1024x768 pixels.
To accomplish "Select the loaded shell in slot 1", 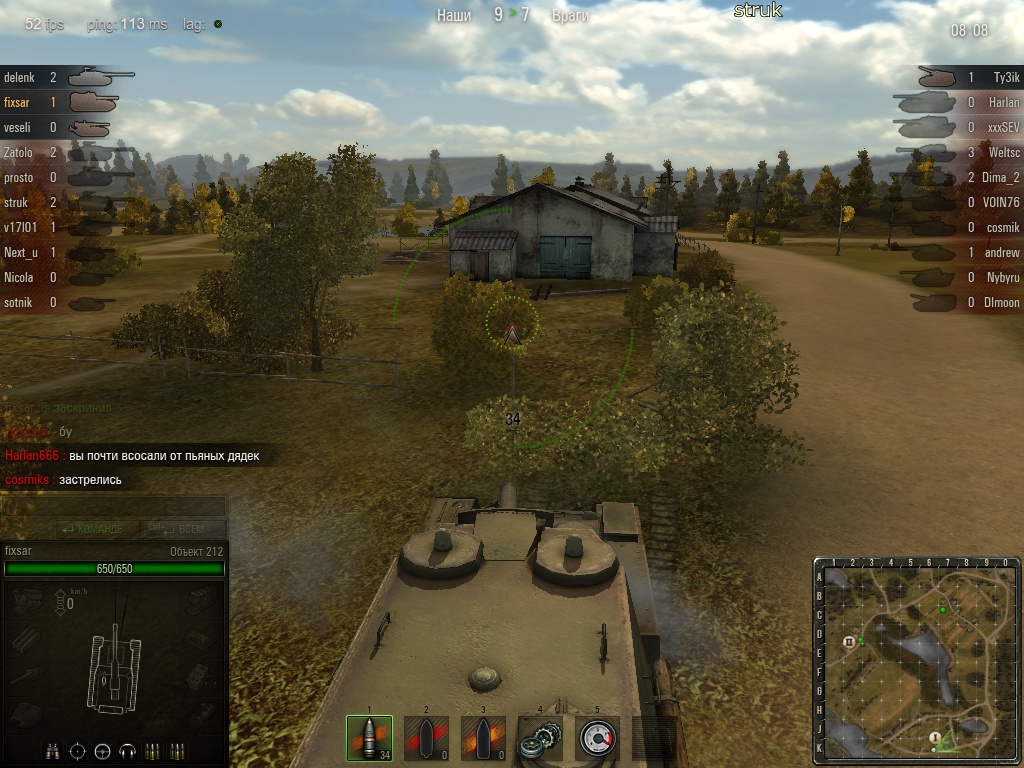I will pyautogui.click(x=369, y=738).
